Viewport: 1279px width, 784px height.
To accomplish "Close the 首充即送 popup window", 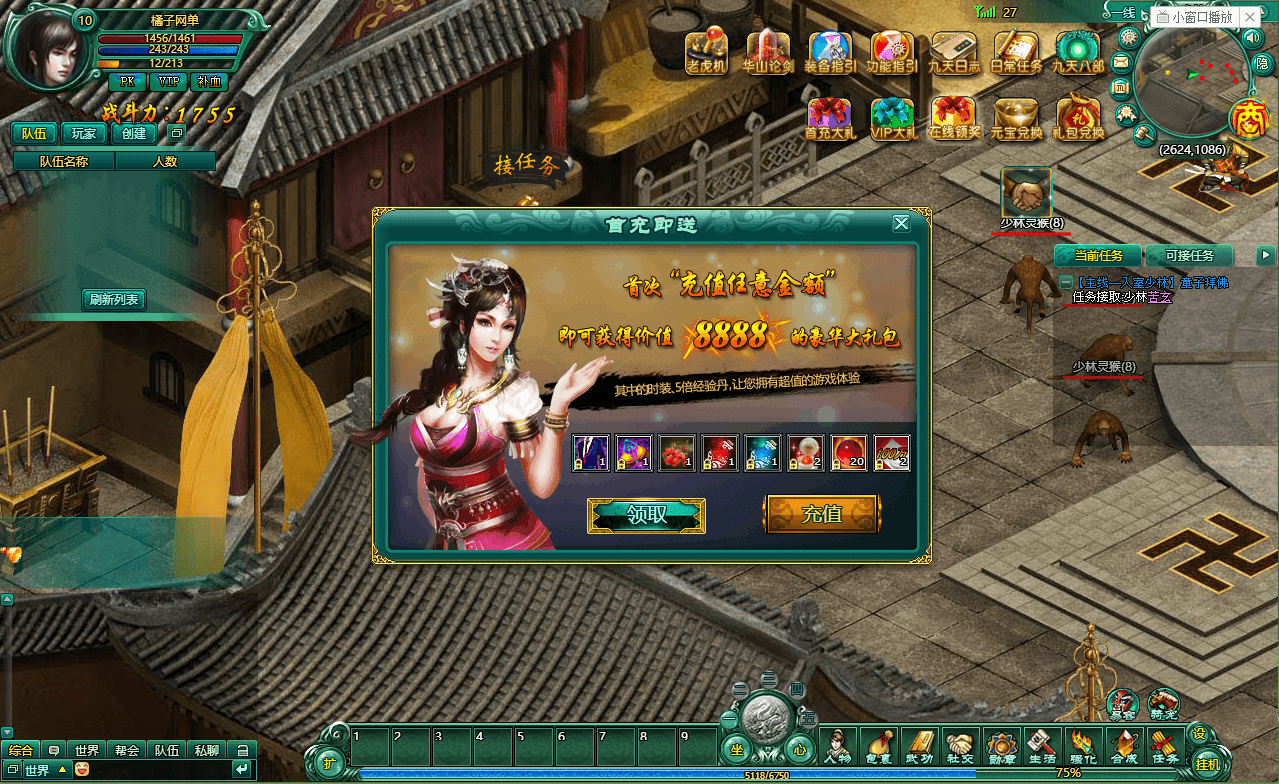I will (x=901, y=223).
